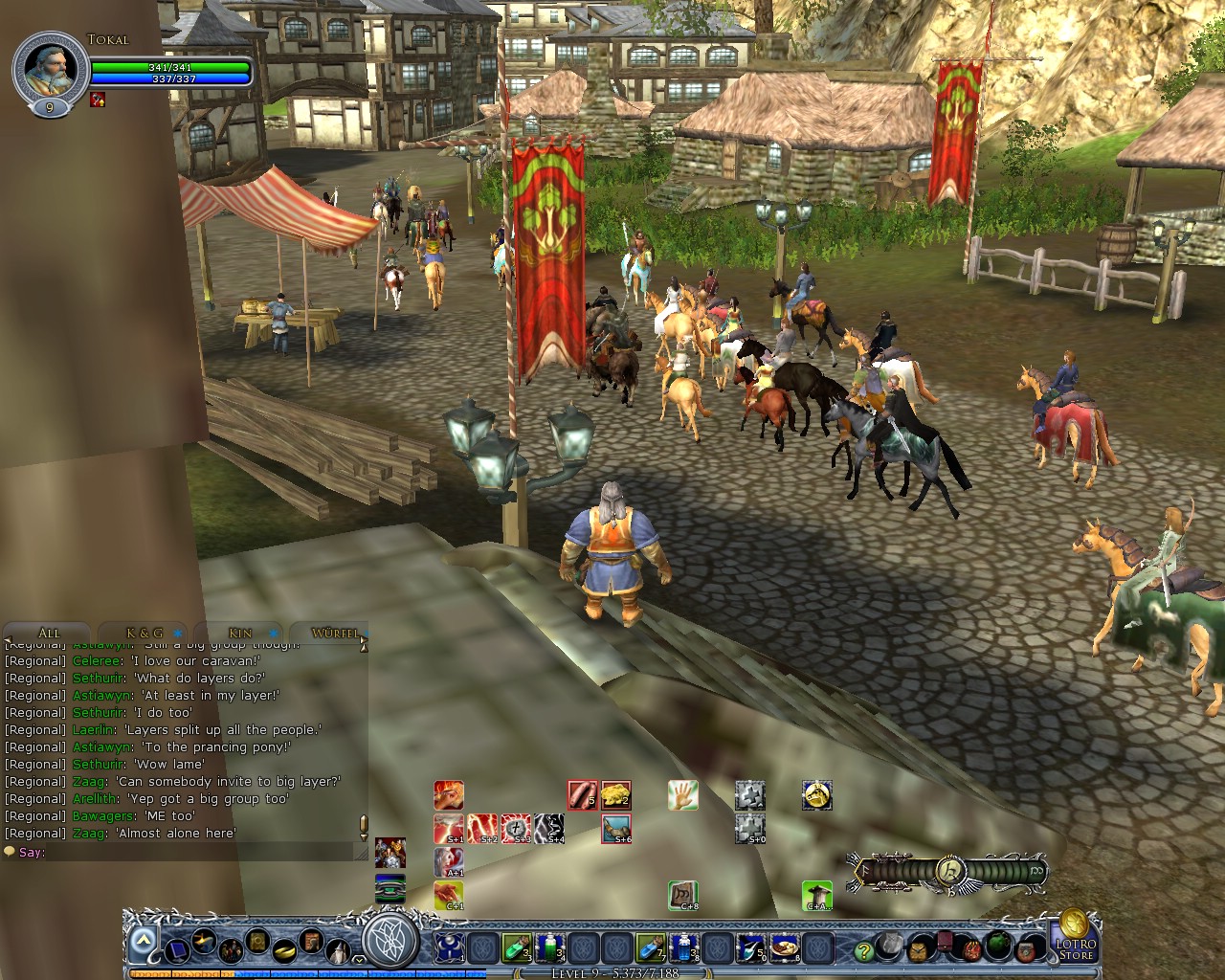Switch to the Würfel chat tab

coord(335,634)
